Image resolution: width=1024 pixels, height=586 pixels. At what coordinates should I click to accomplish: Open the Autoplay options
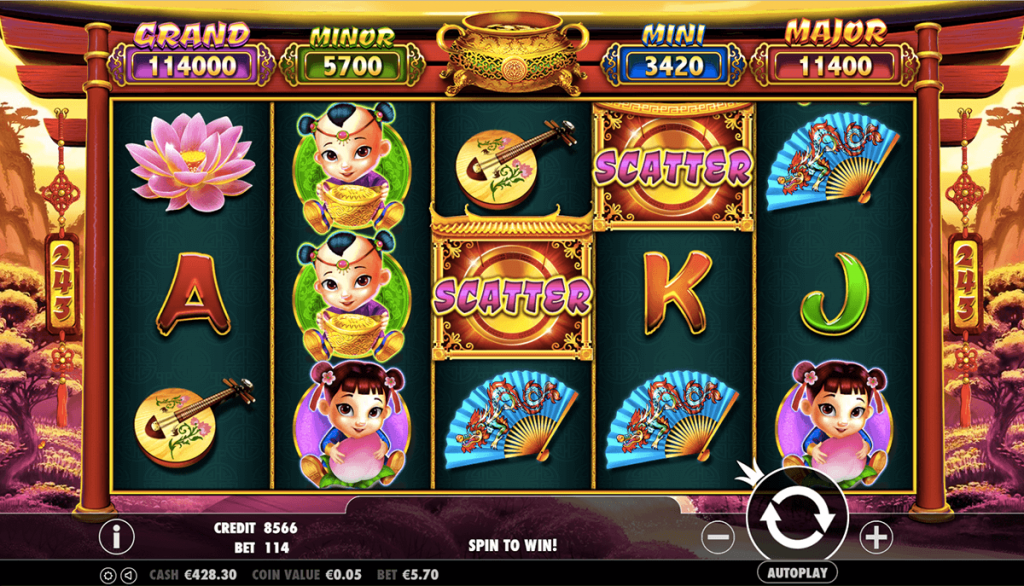tap(796, 573)
